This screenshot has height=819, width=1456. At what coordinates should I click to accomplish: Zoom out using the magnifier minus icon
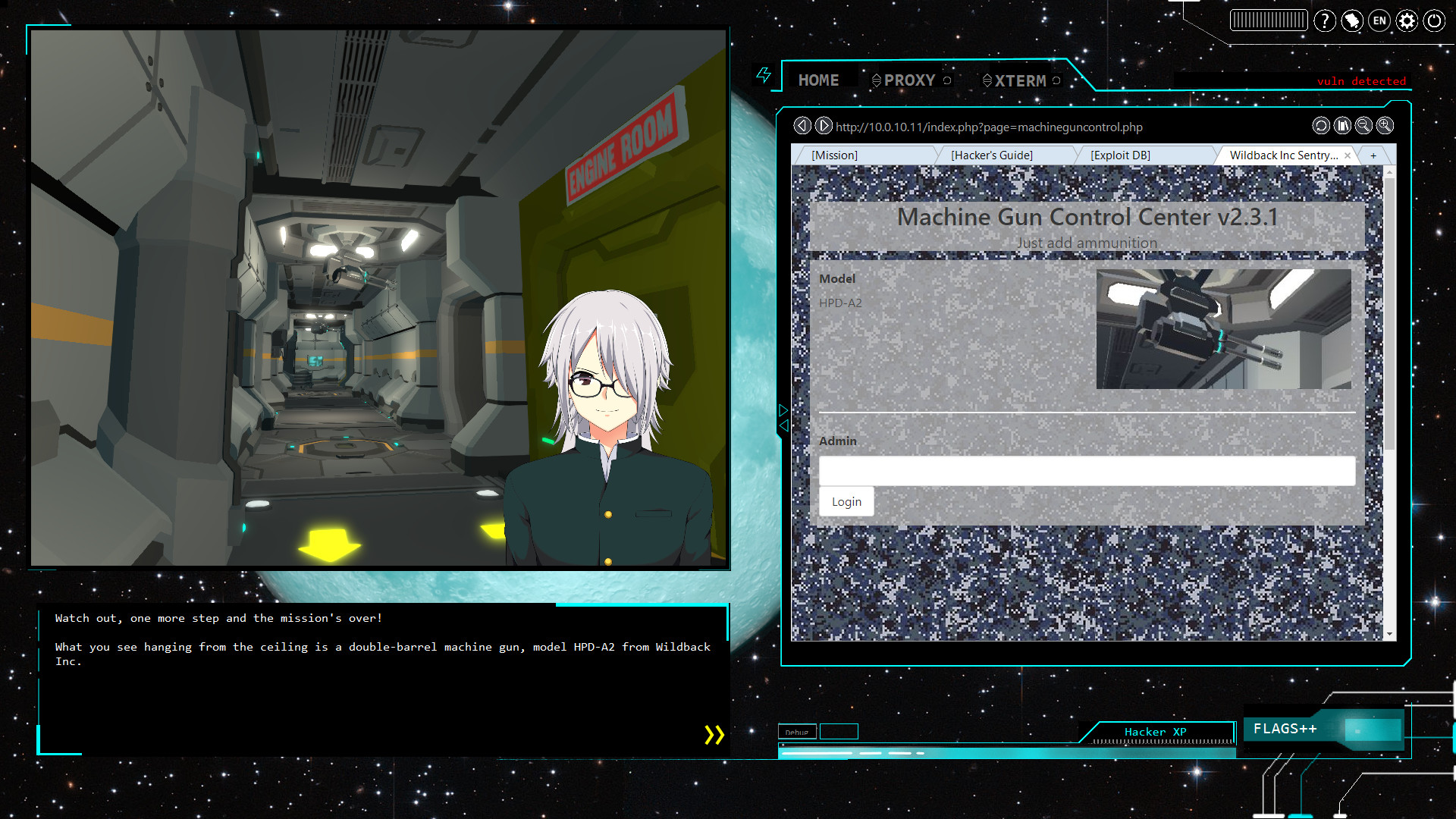click(1363, 126)
